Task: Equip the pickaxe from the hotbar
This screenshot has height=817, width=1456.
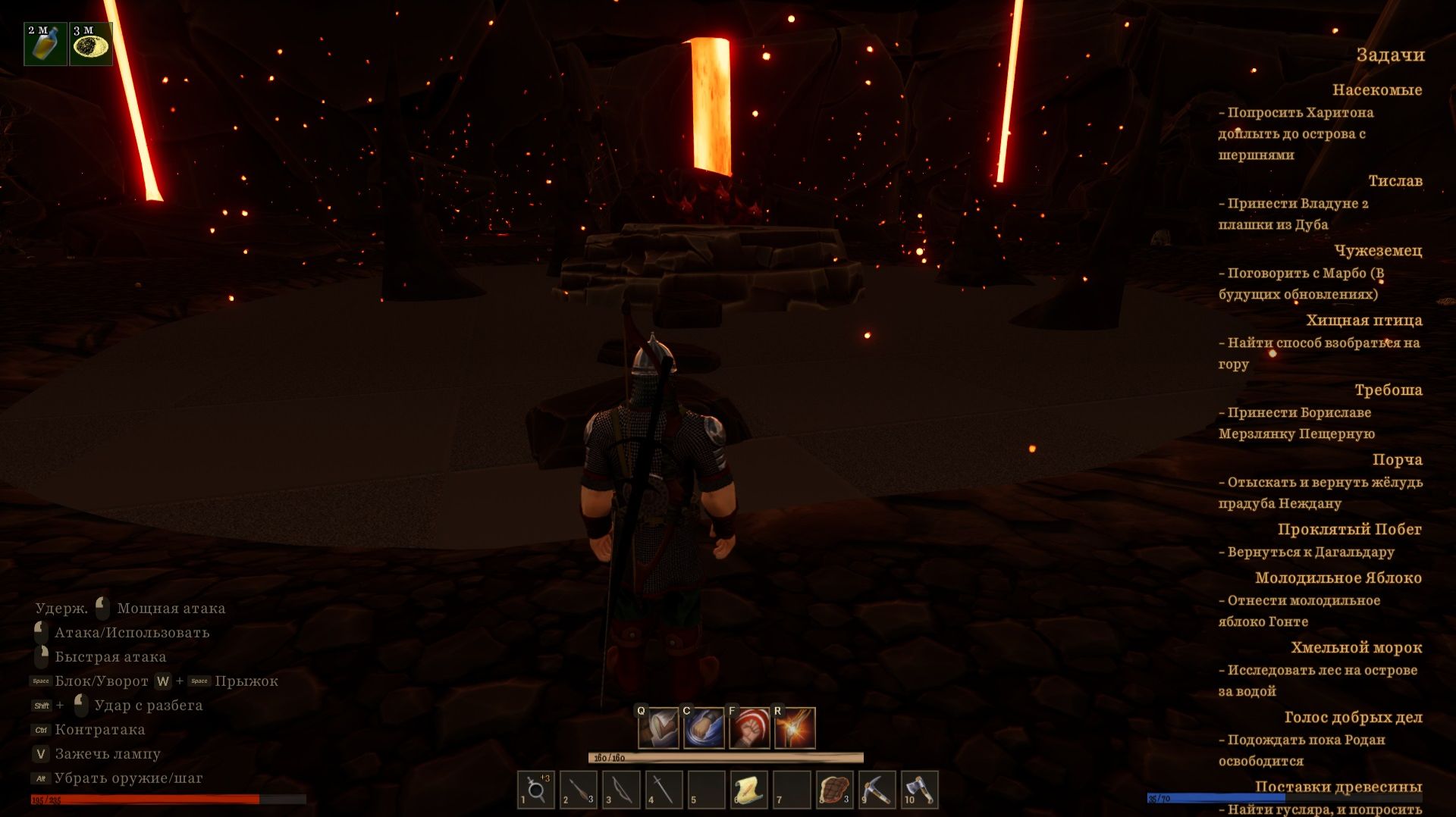Action: [x=877, y=790]
